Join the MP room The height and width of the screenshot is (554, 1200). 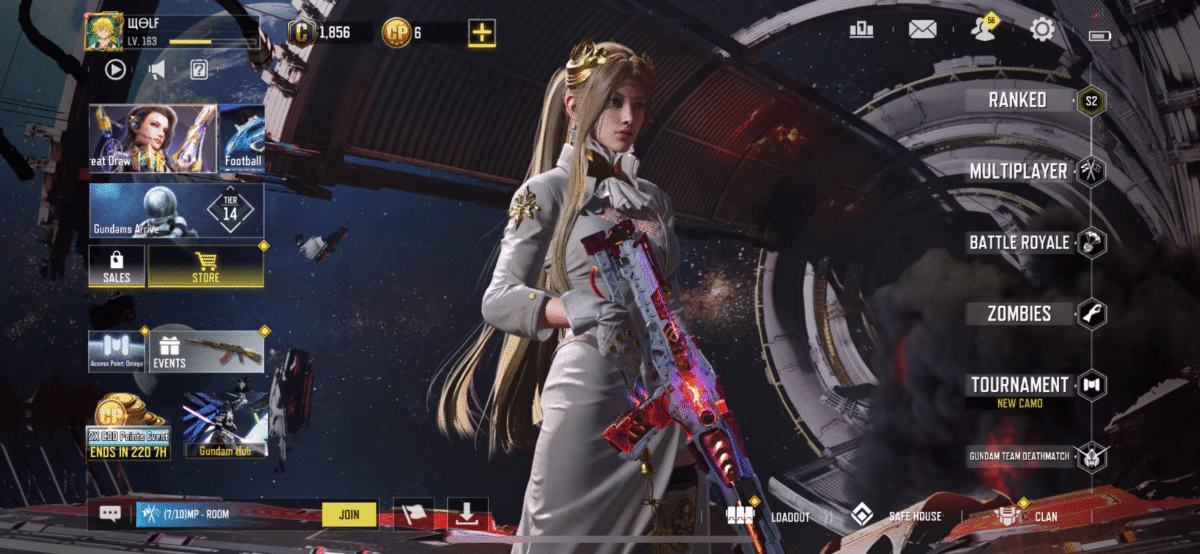point(349,515)
